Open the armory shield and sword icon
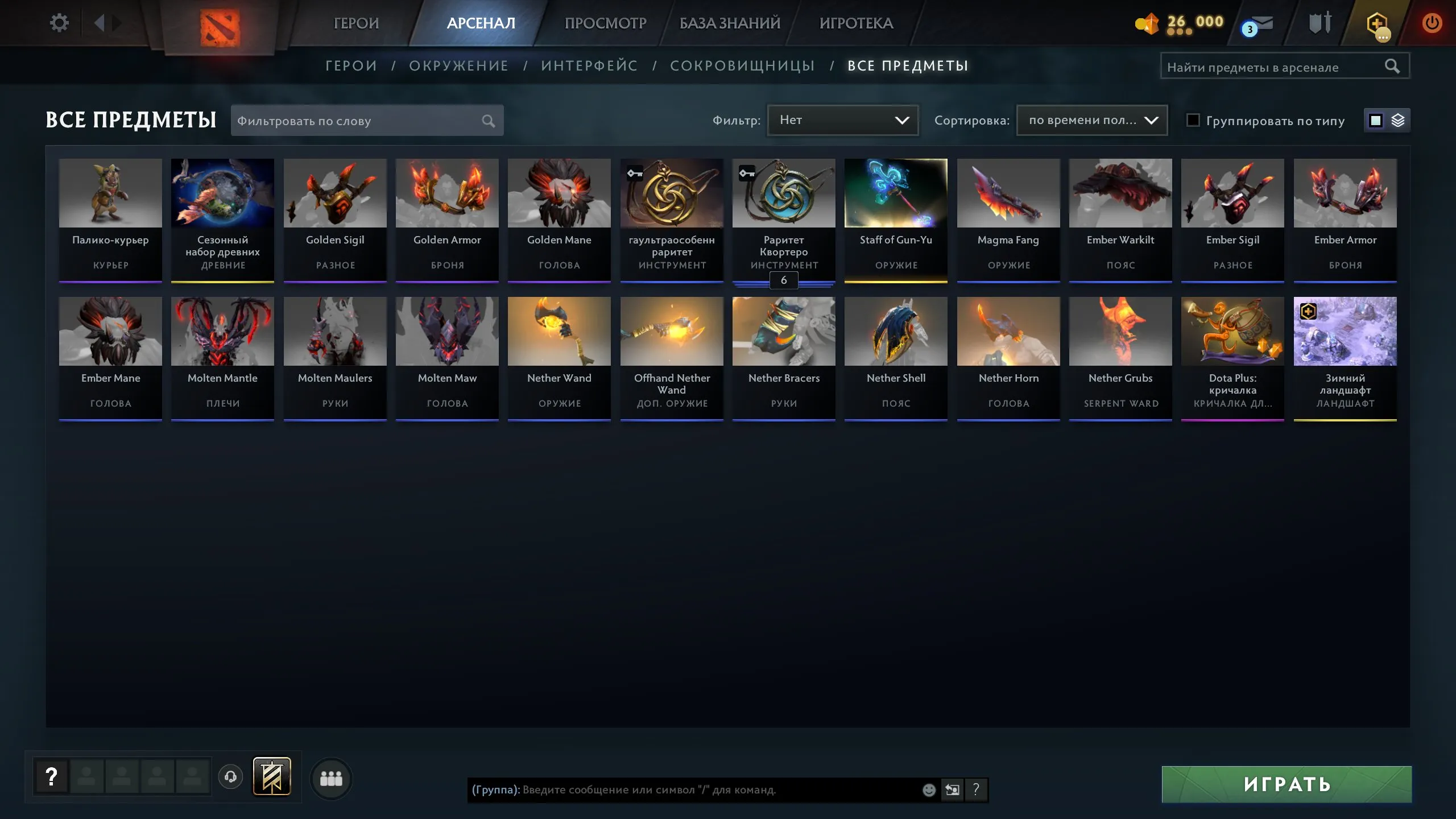The width and height of the screenshot is (1456, 819). 1321,24
